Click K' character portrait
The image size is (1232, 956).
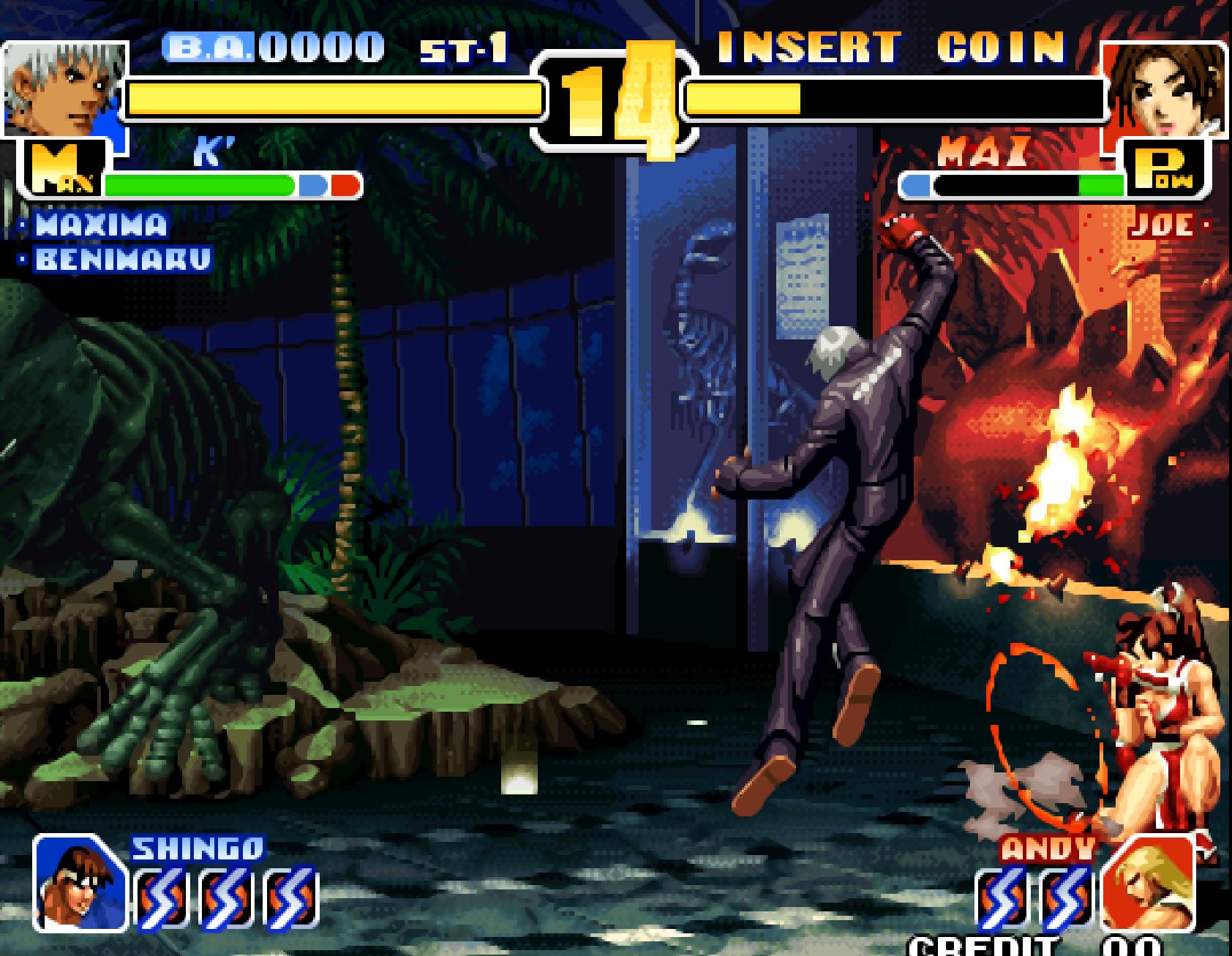click(64, 89)
